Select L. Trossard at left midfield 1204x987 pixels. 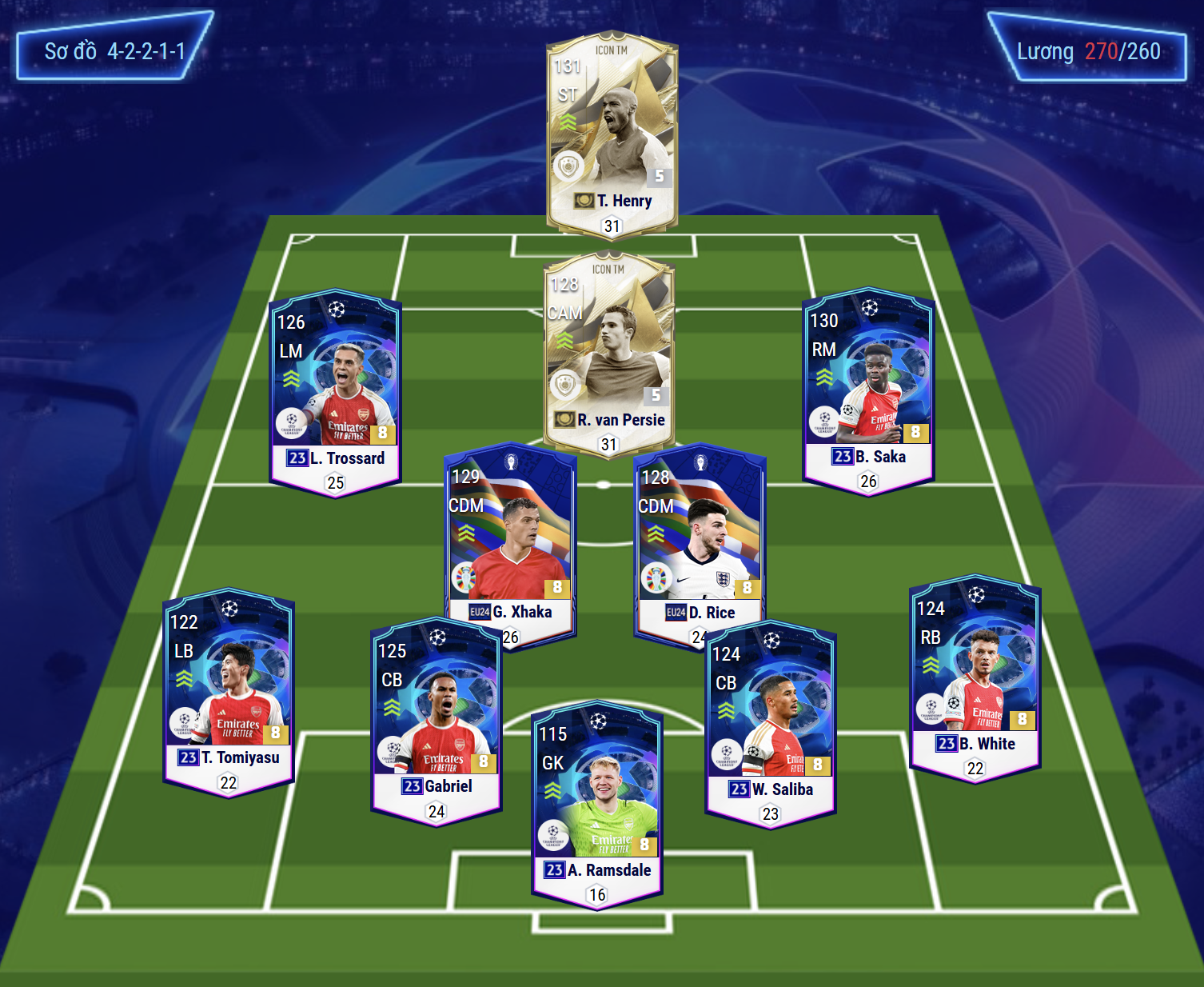coord(335,390)
